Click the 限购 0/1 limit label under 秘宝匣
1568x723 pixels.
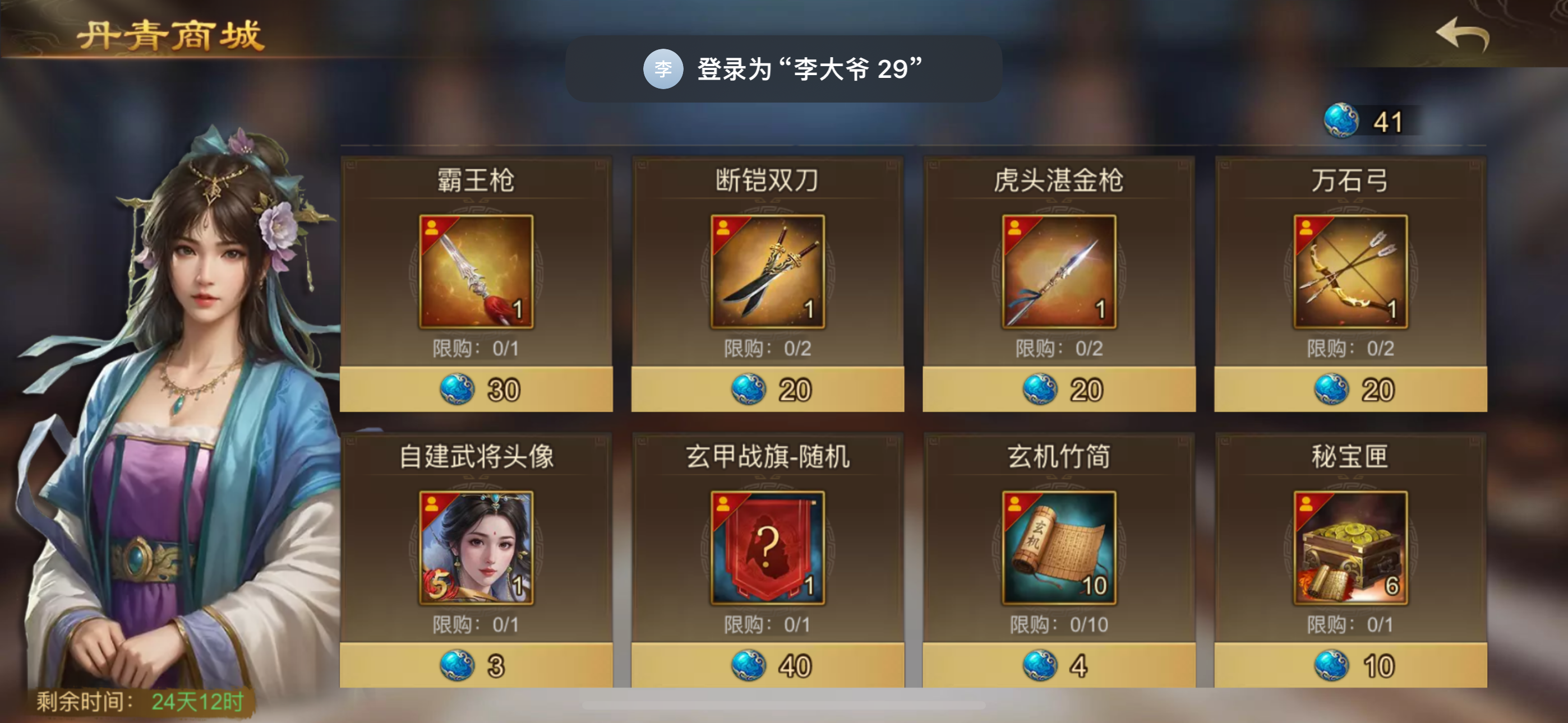click(x=1351, y=624)
